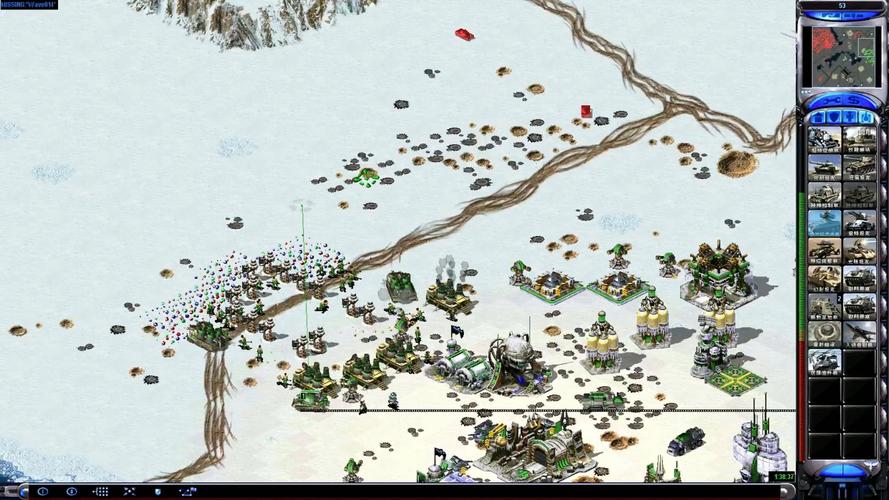Switch to the vehicles build tab
Screen dimensions: 889x500
pyautogui.click(x=866, y=117)
